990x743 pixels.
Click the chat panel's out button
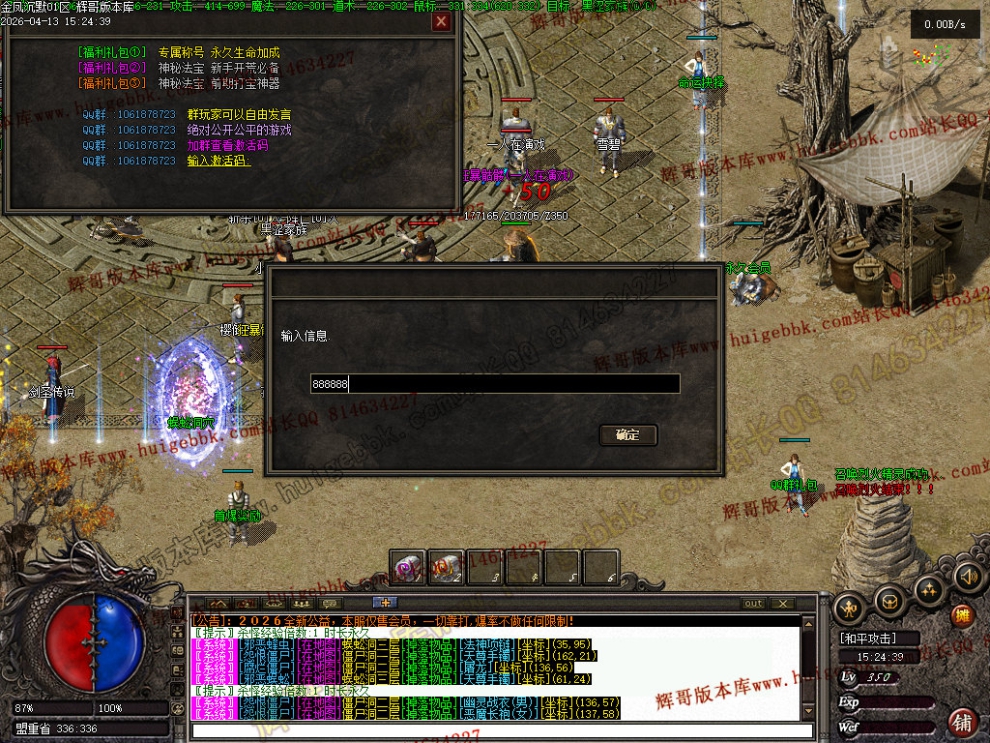(753, 603)
